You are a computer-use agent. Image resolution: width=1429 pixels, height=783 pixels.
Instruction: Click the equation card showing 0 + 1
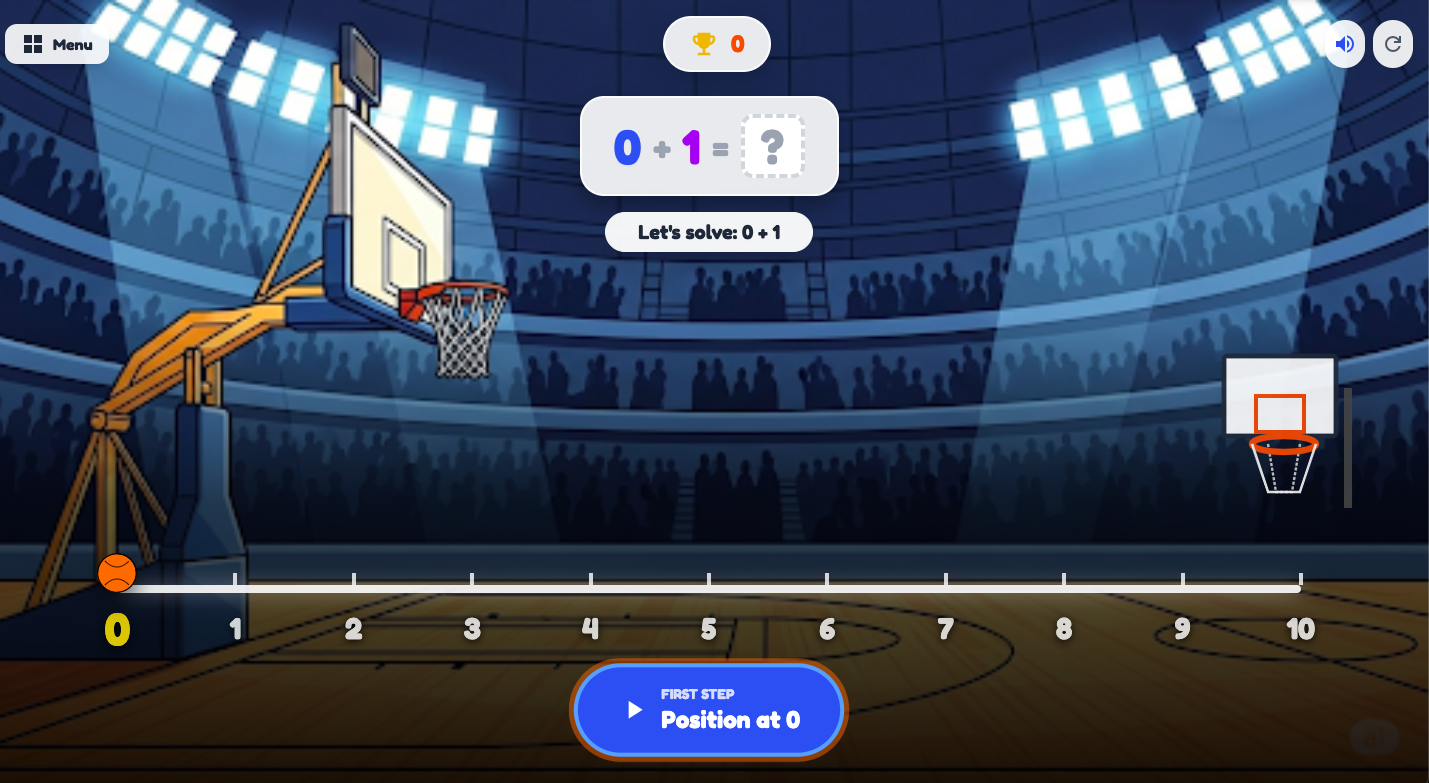[x=709, y=146]
